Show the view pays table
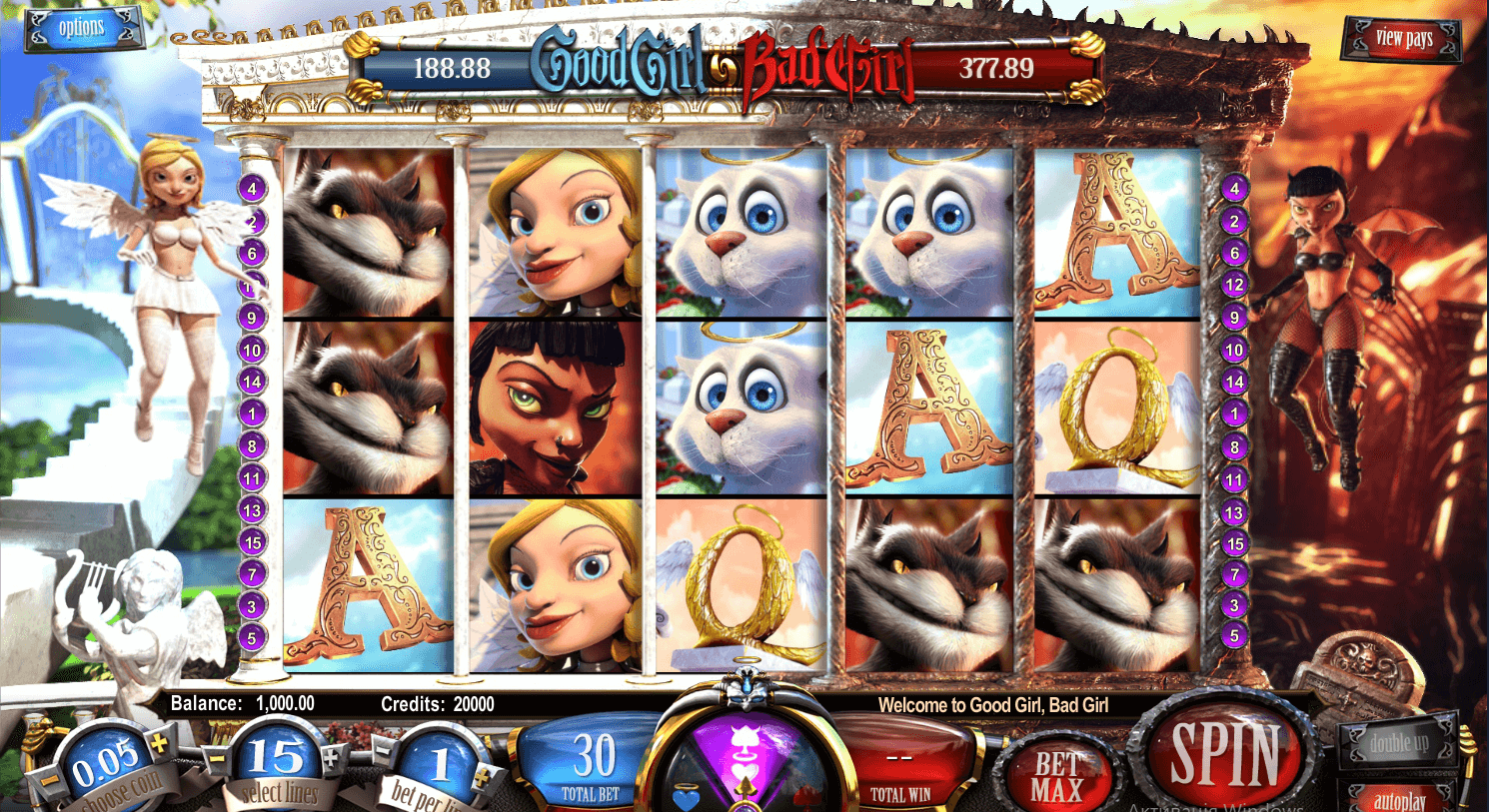 pos(1402,39)
